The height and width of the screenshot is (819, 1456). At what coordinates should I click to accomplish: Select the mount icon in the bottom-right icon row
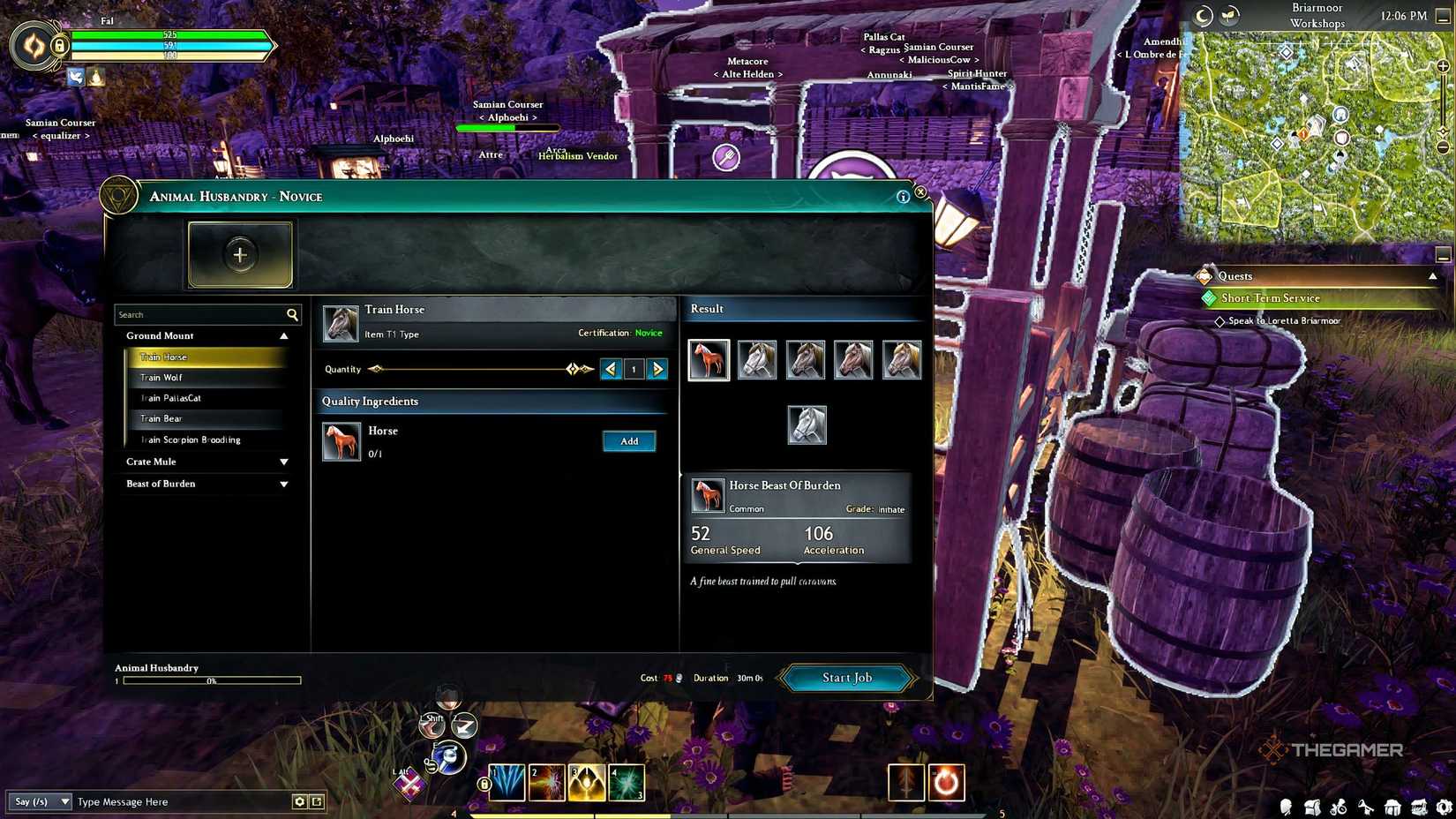click(1340, 807)
